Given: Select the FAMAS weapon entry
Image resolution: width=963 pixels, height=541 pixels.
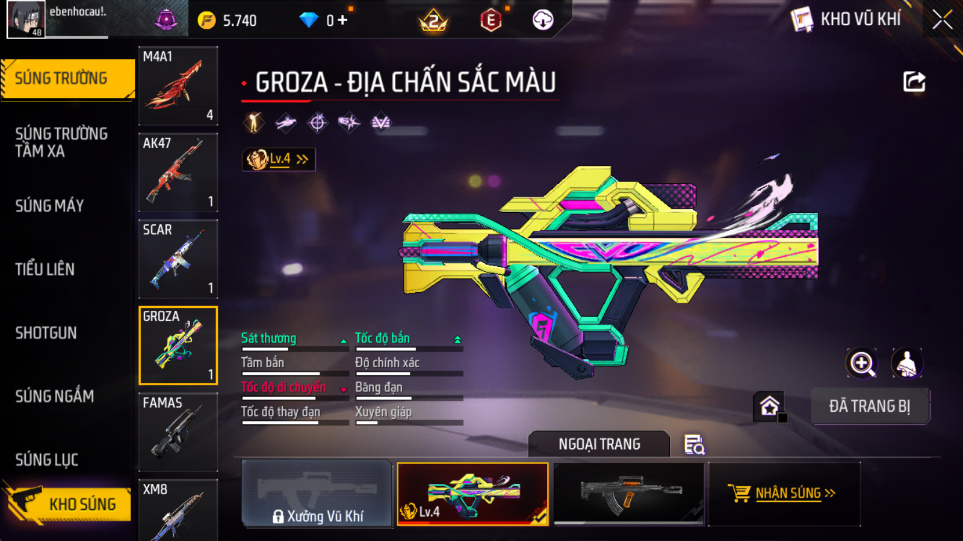Looking at the screenshot, I should click(178, 432).
